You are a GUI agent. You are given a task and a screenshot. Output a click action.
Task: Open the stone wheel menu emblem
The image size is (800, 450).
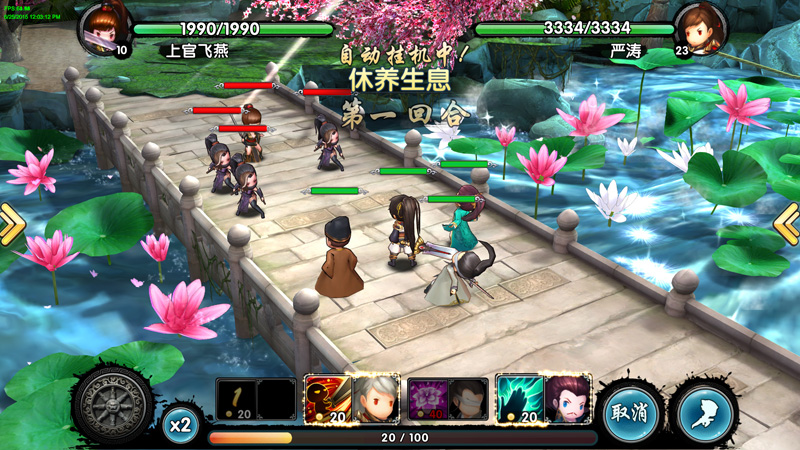[113, 407]
